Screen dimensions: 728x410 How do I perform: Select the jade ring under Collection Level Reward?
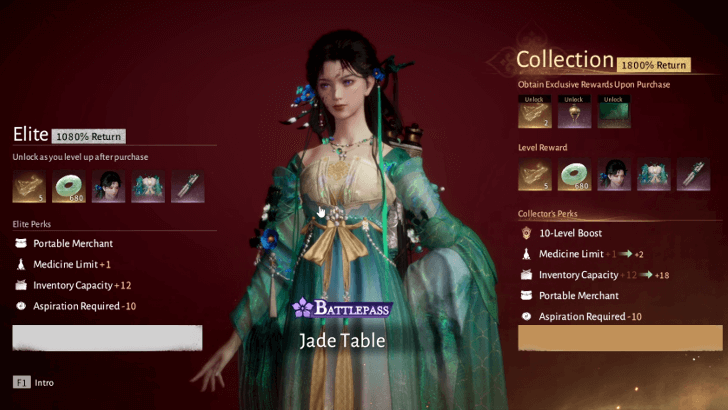coord(574,175)
